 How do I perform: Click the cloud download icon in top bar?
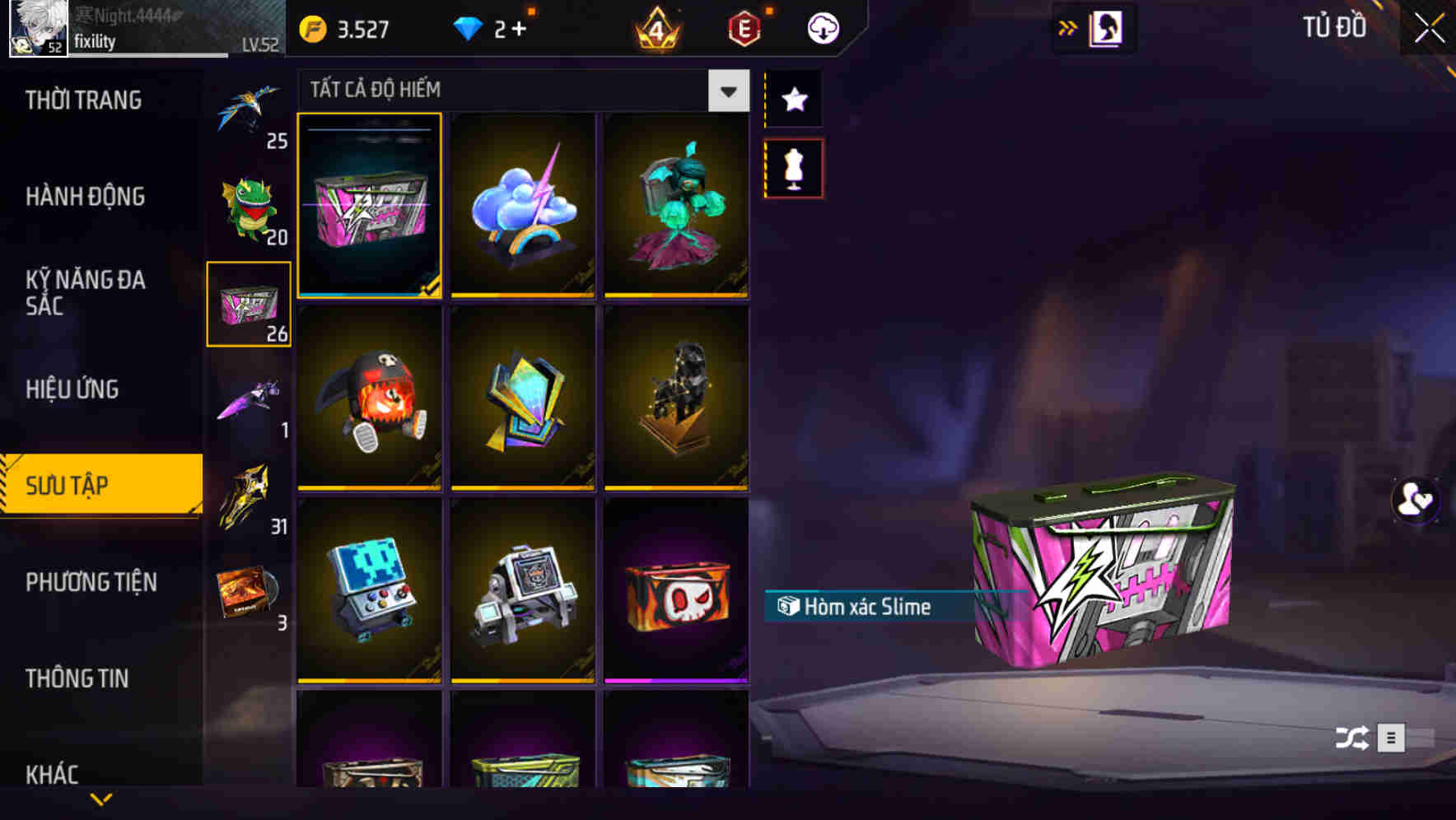coord(822,27)
